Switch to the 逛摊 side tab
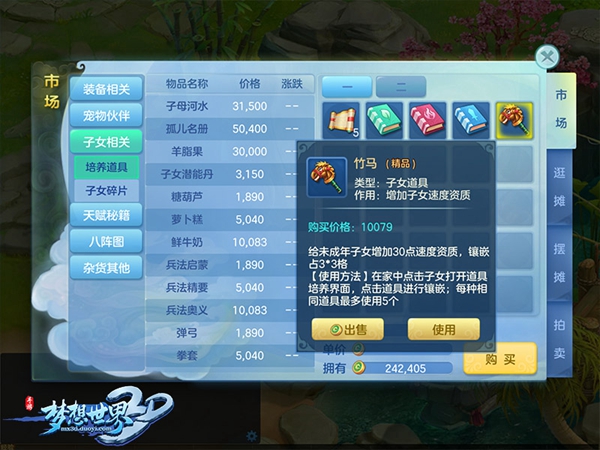 coord(560,182)
